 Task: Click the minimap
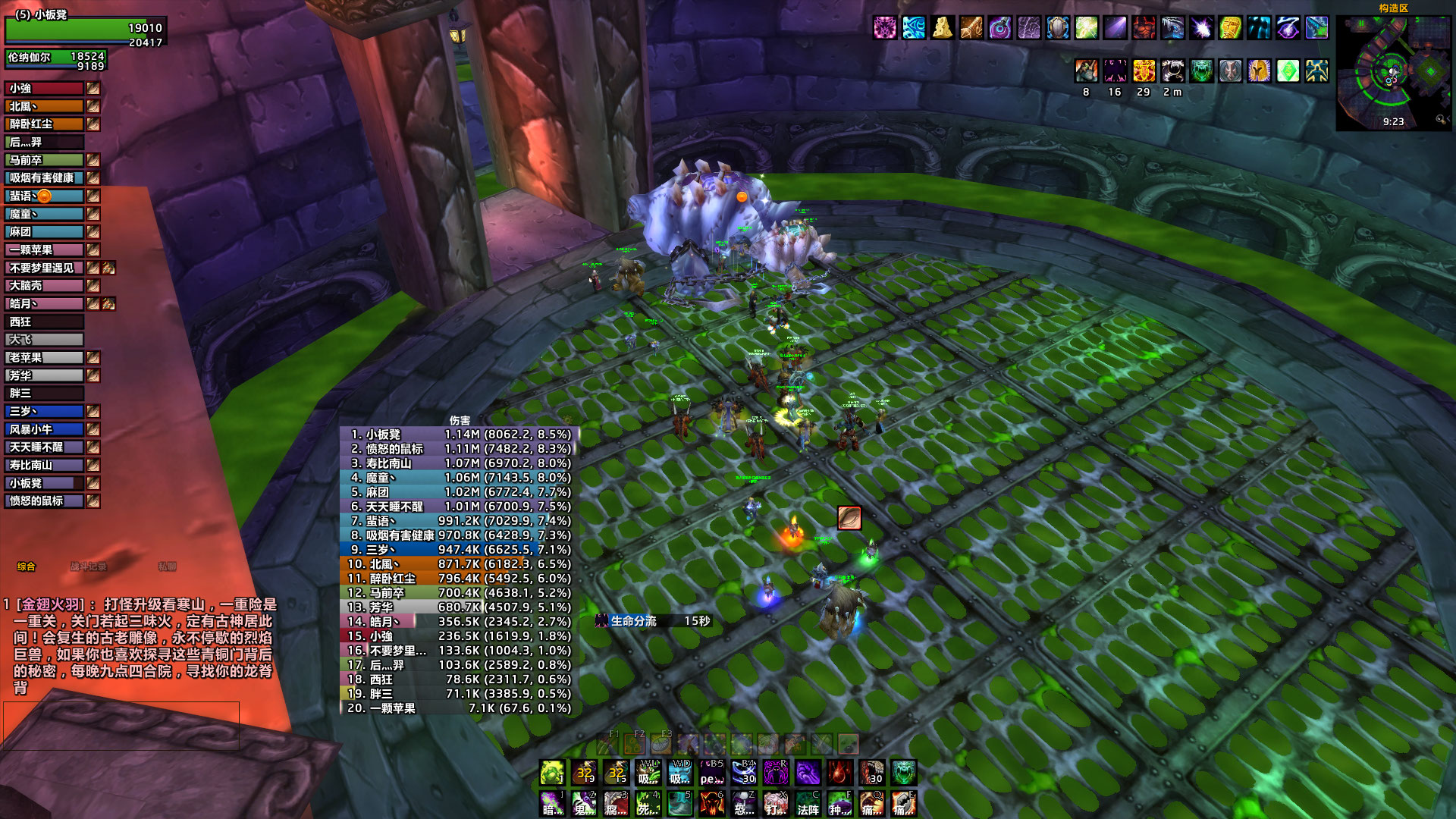(x=1392, y=72)
